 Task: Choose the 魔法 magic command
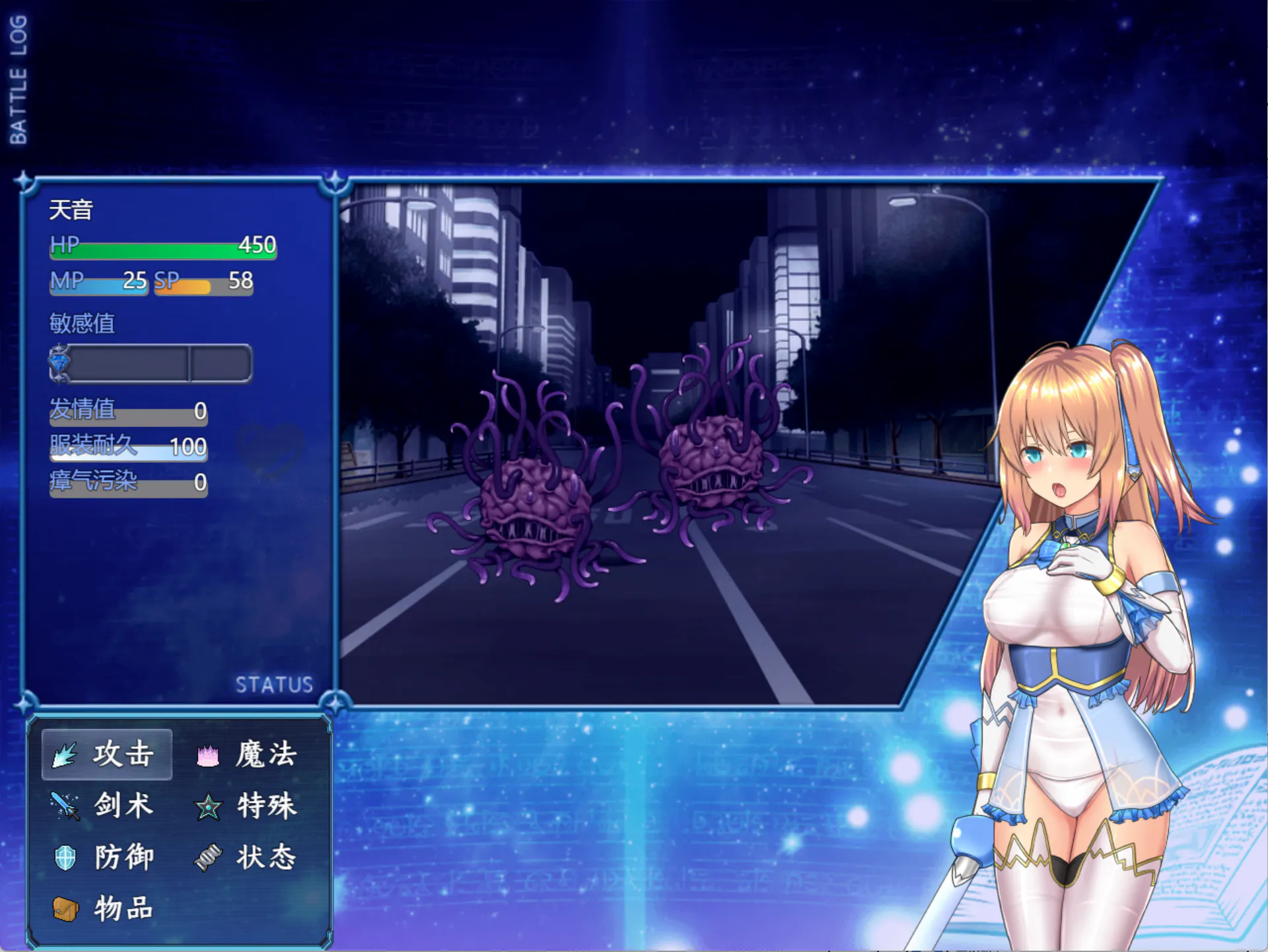coord(249,754)
